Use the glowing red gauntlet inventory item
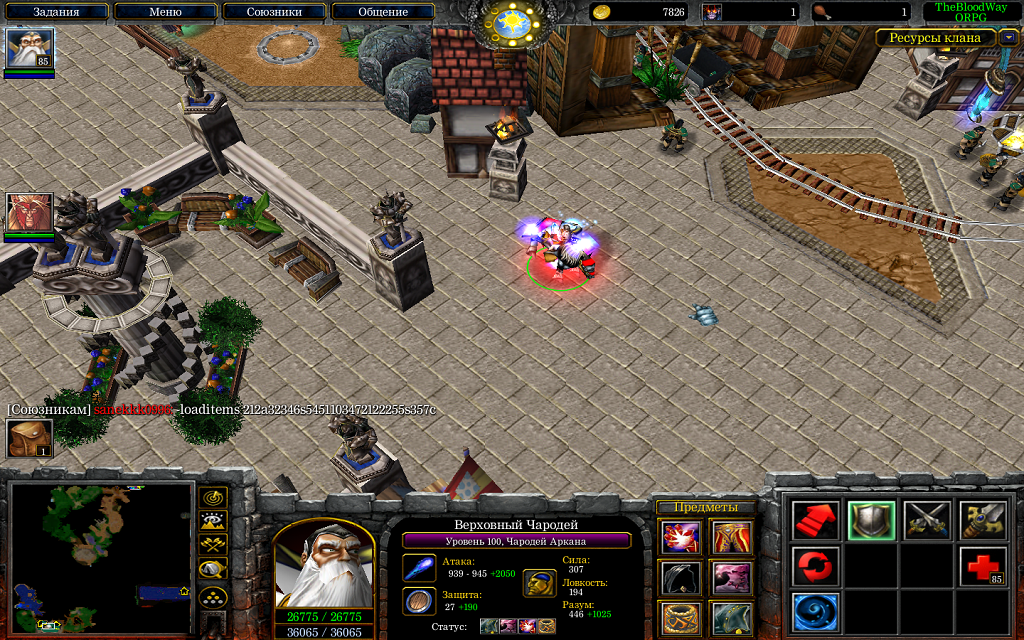Viewport: 1024px width, 640px height. [681, 538]
